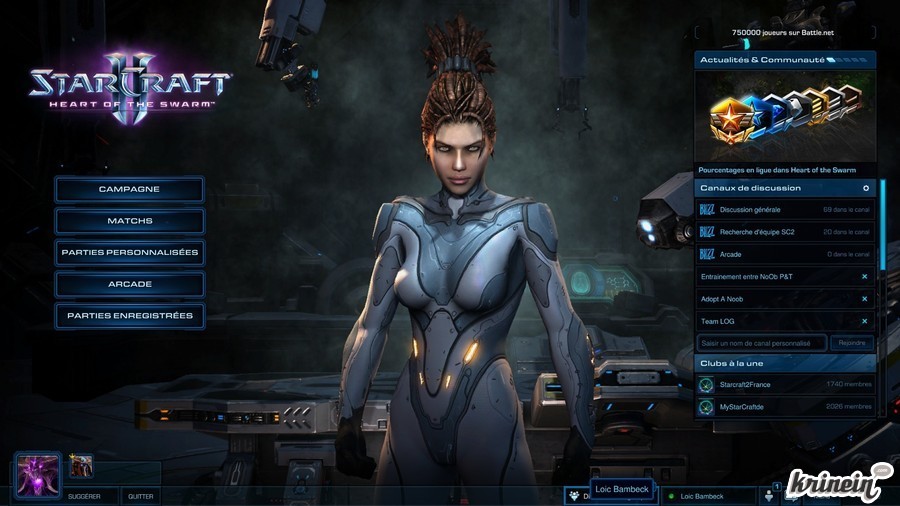Select the Matchs menu entry
900x506 pixels.
coord(129,221)
